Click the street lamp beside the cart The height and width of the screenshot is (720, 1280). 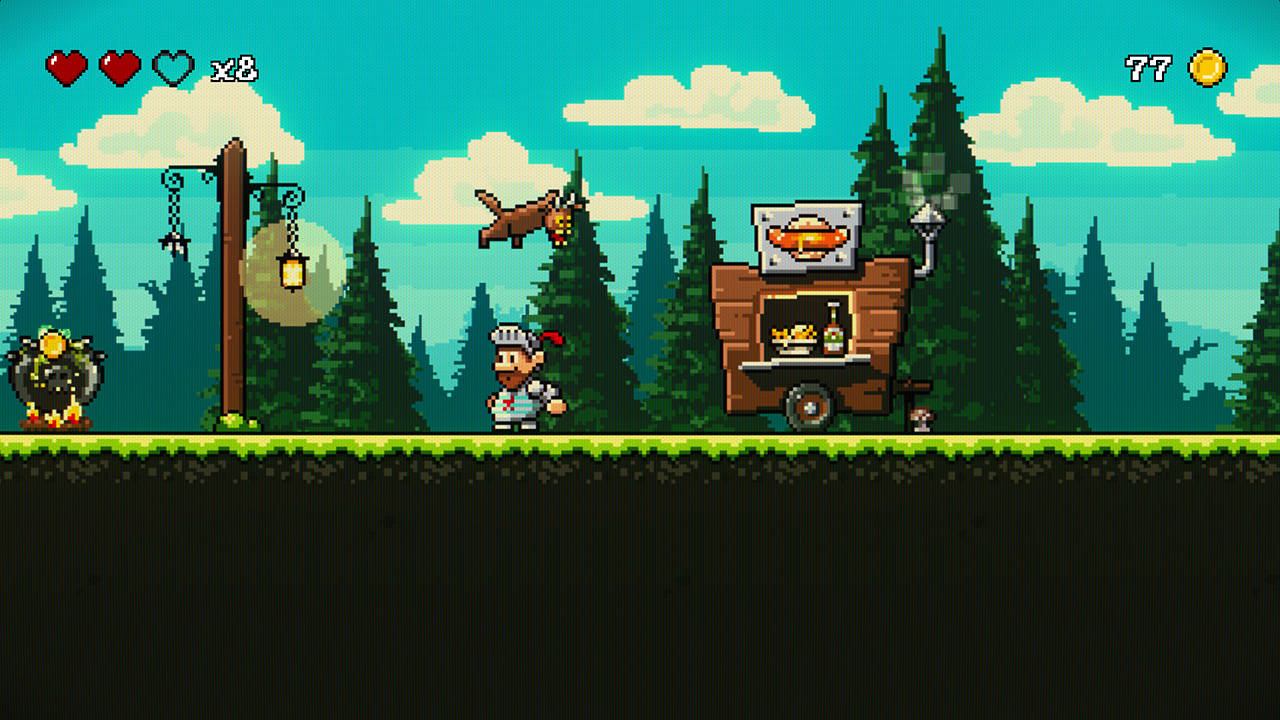coord(928,220)
